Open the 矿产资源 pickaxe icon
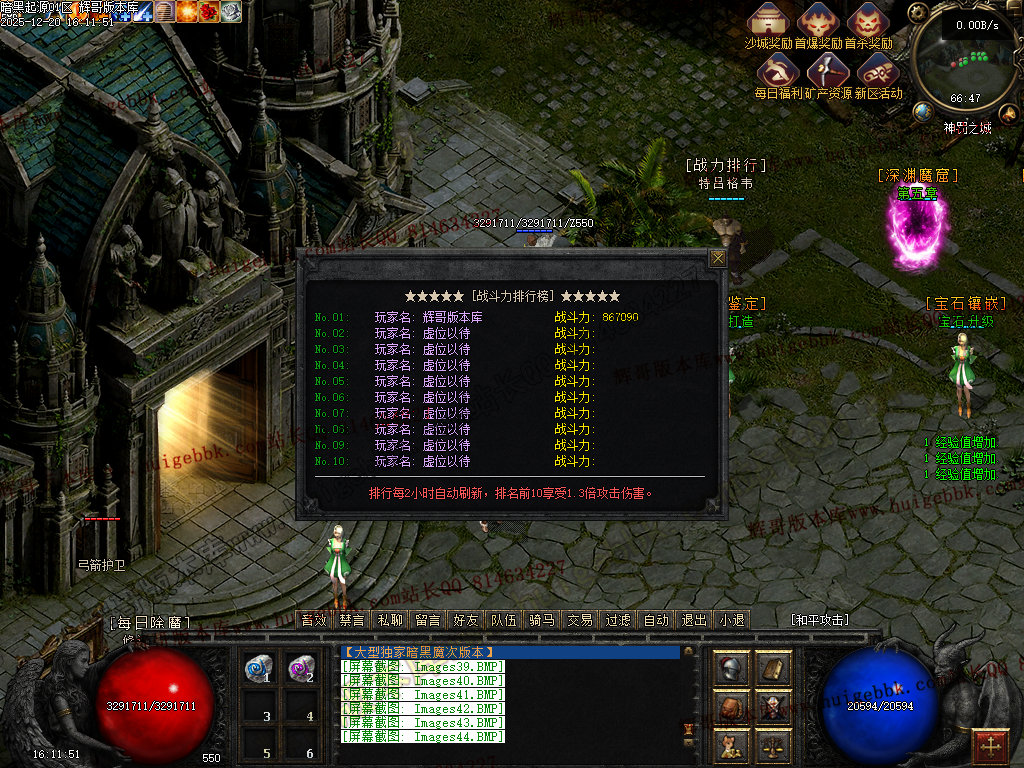Viewport: 1024px width, 768px height. [x=828, y=70]
